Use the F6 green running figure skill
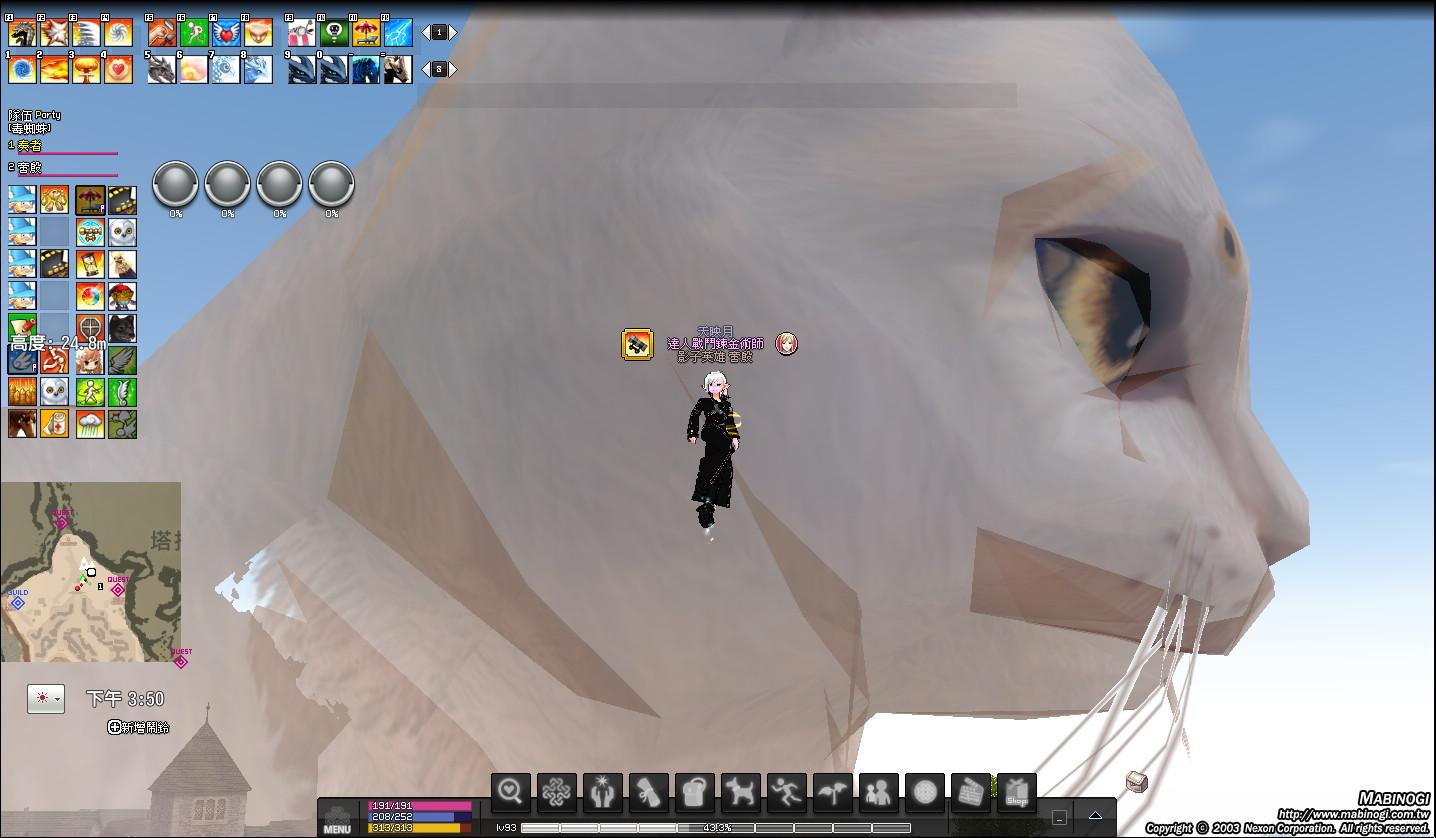 pyautogui.click(x=194, y=33)
